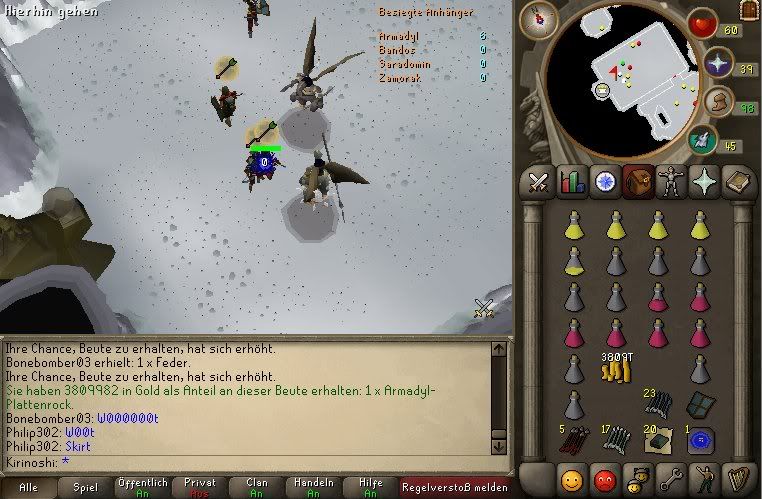Viewport: 762px width, 499px height.
Task: Show the worn equipment tab
Action: [x=671, y=182]
